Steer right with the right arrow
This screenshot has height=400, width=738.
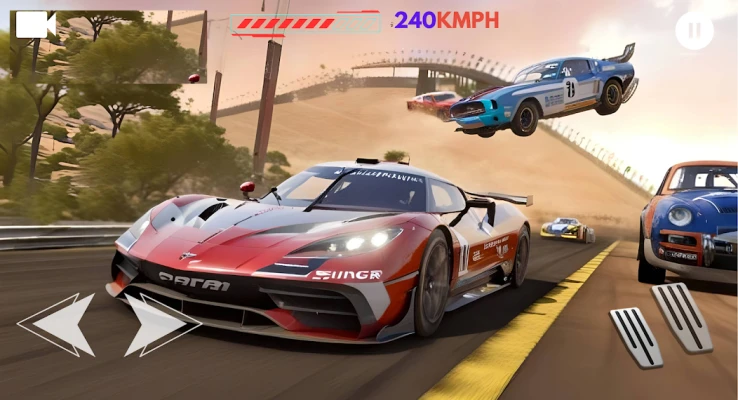point(156,324)
